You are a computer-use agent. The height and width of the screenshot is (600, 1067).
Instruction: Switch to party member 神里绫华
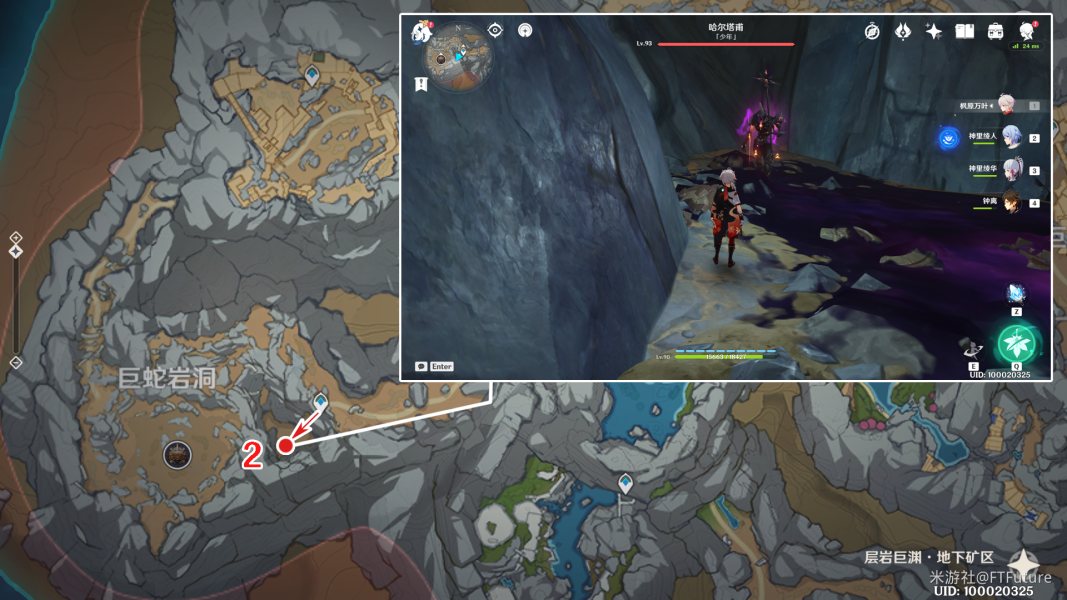(1008, 169)
